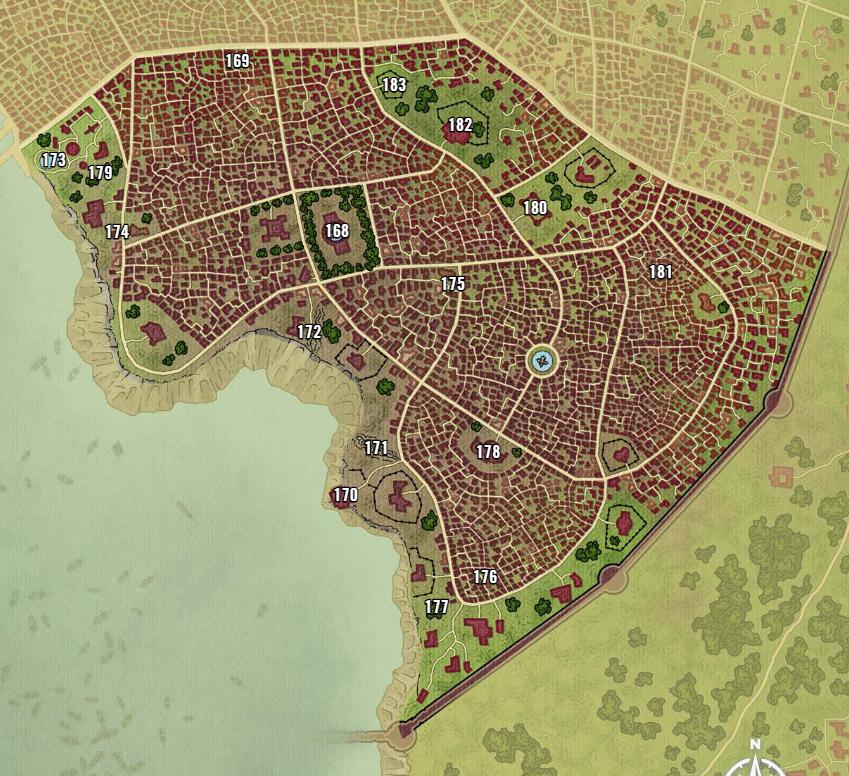Open location marker 178
Image resolution: width=849 pixels, height=776 pixels.
pos(488,452)
